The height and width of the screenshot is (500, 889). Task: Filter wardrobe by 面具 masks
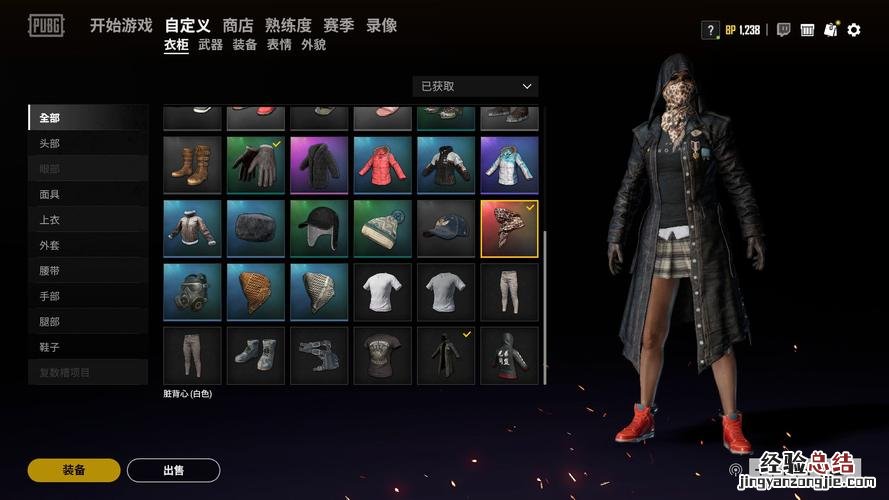49,195
